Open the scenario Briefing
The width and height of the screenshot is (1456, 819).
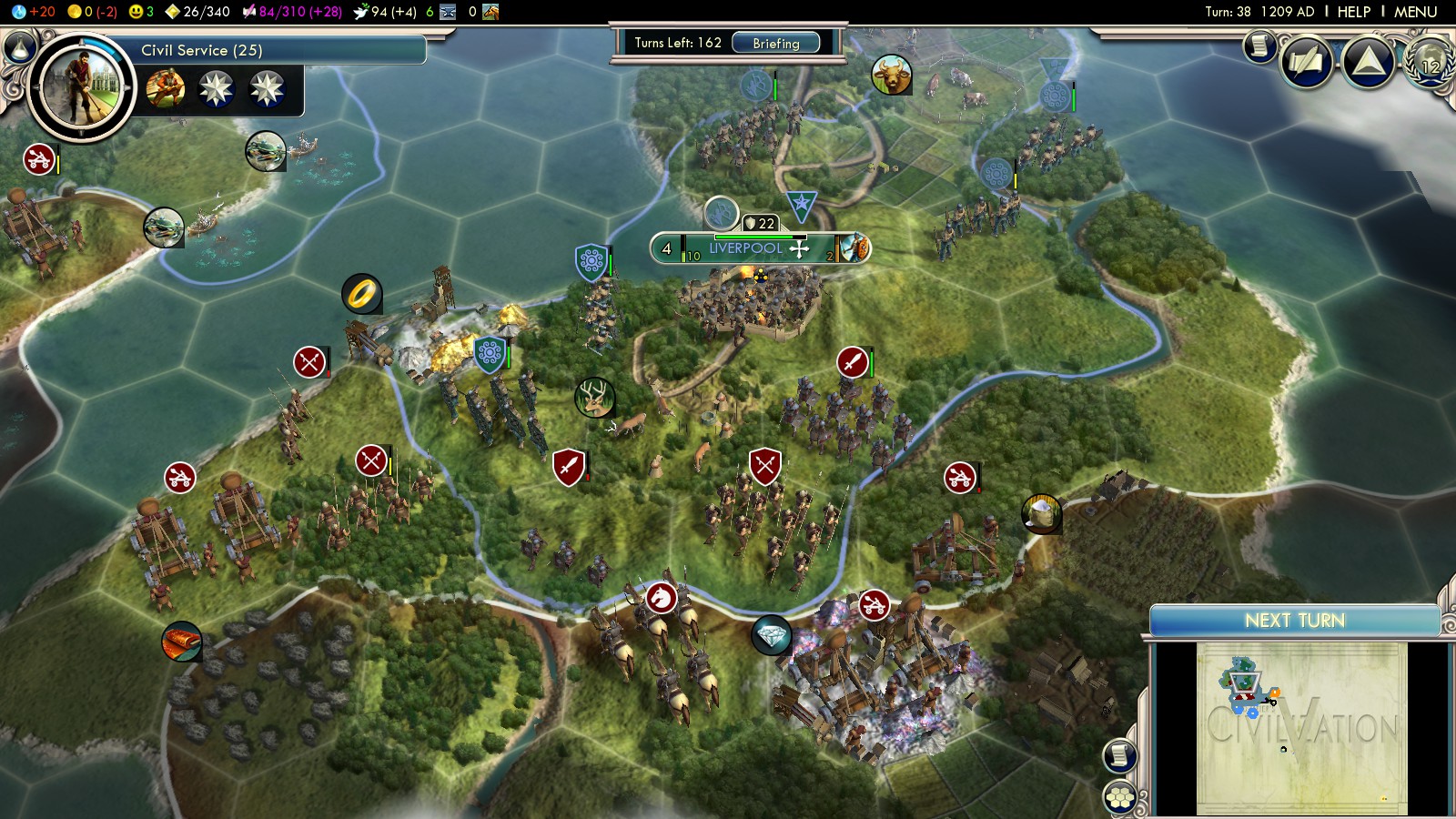click(x=775, y=43)
